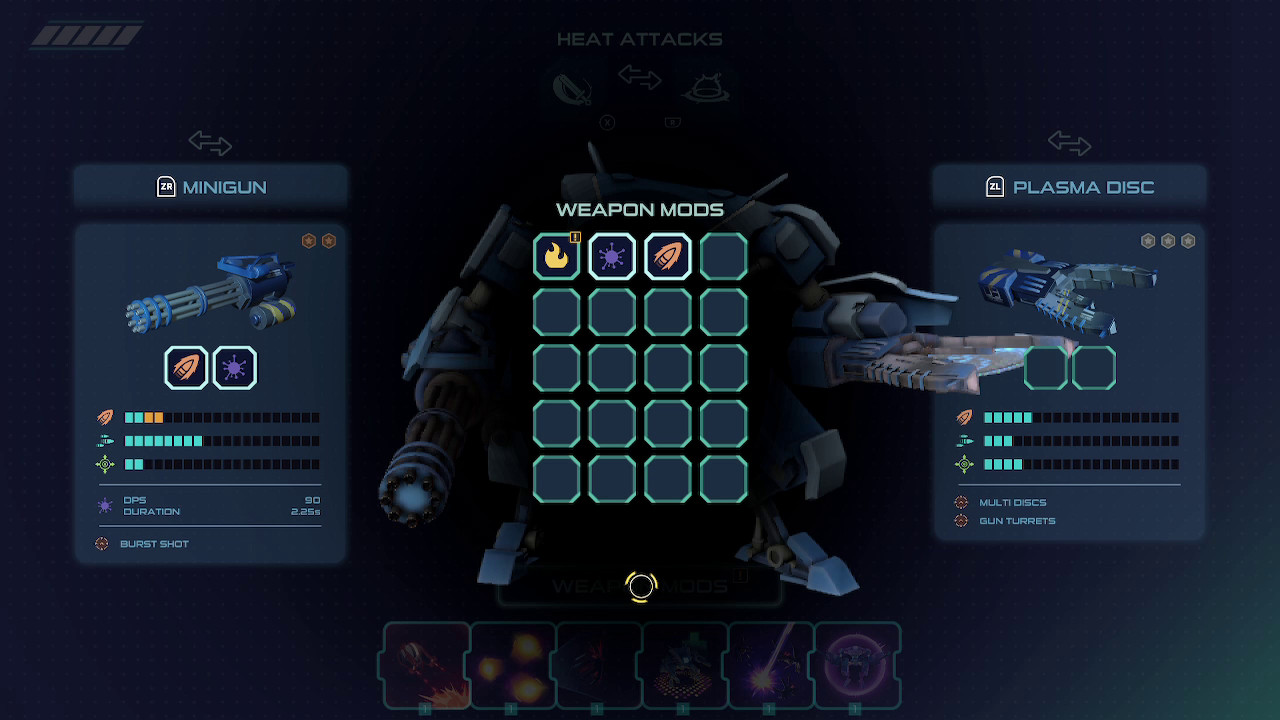Screen dimensions: 1280x720
Task: Click the Gun Turrets ability icon
Action: point(963,521)
